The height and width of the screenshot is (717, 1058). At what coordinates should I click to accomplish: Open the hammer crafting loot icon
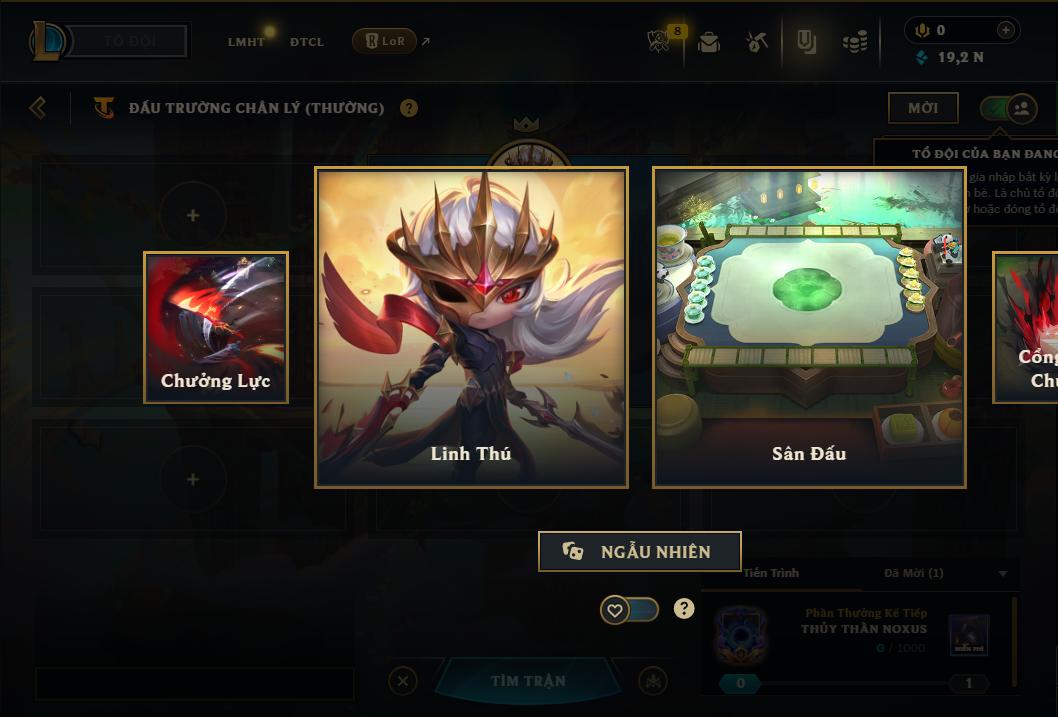point(757,42)
